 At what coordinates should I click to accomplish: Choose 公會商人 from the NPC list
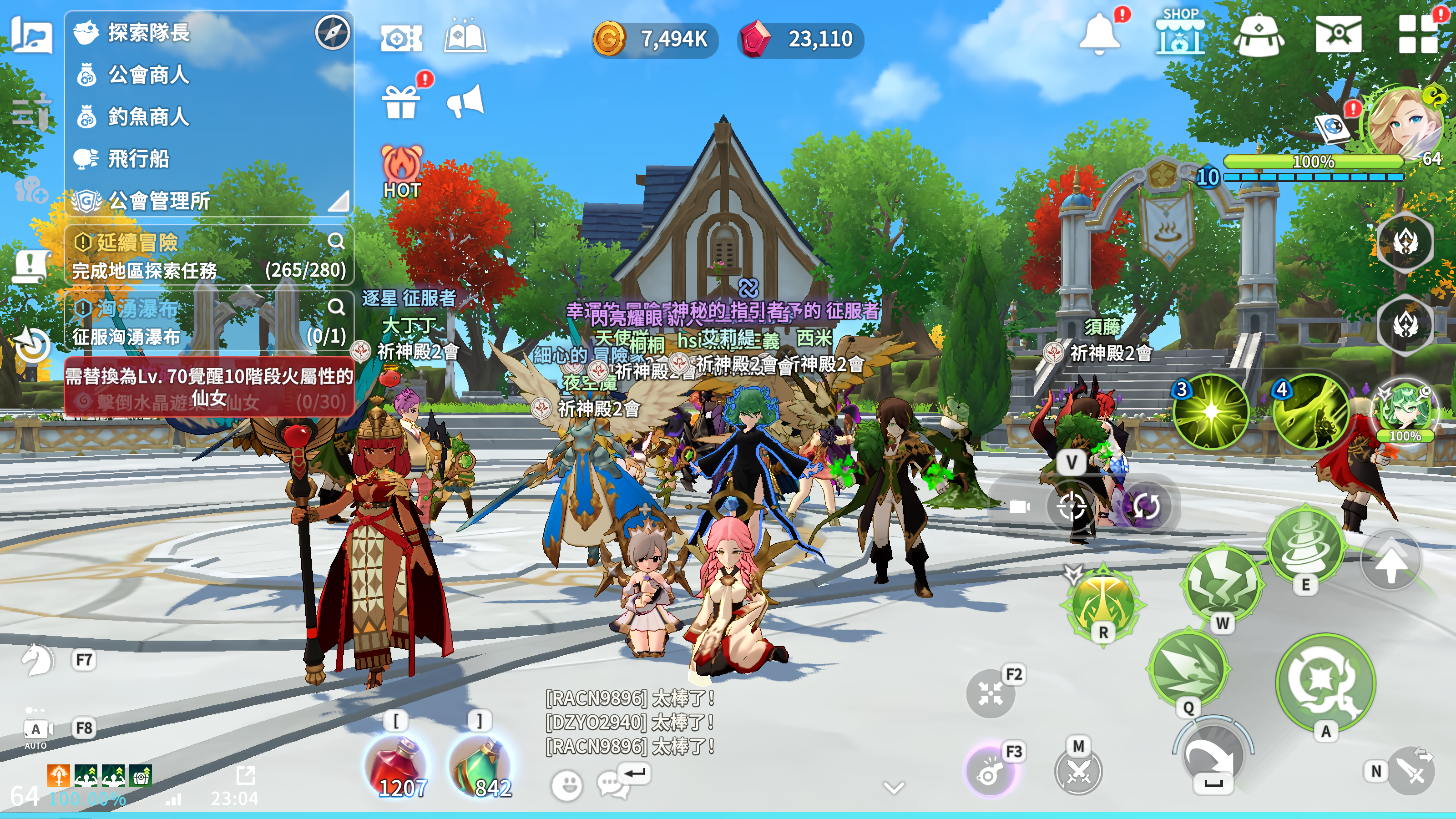(148, 75)
